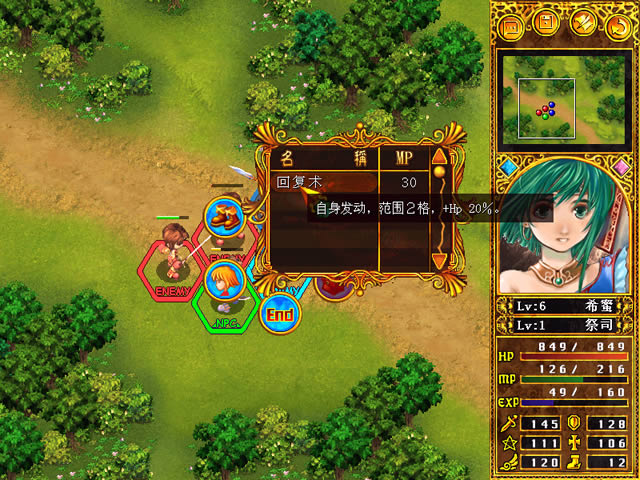This screenshot has height=480, width=640.
Task: Click the skill list down arrow
Action: pos(438,262)
